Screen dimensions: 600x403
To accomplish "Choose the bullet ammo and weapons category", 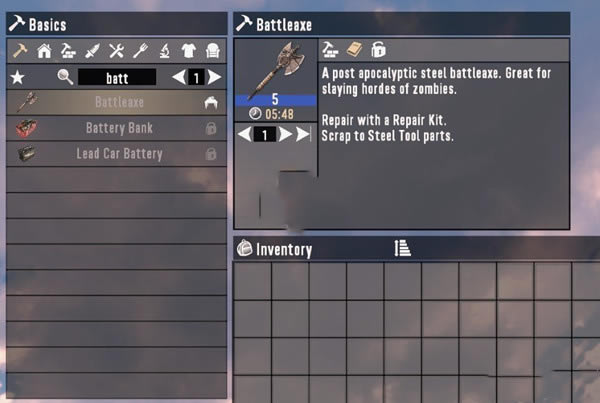I will (92, 50).
